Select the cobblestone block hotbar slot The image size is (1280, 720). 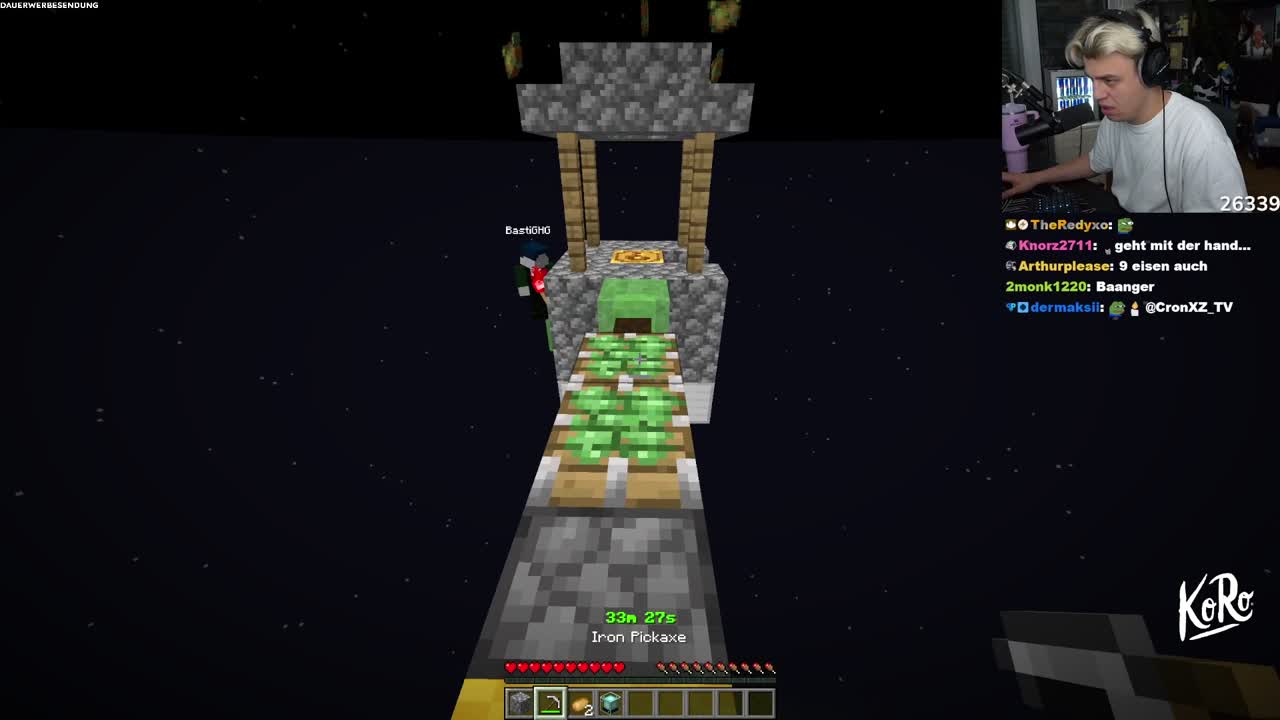[x=519, y=703]
